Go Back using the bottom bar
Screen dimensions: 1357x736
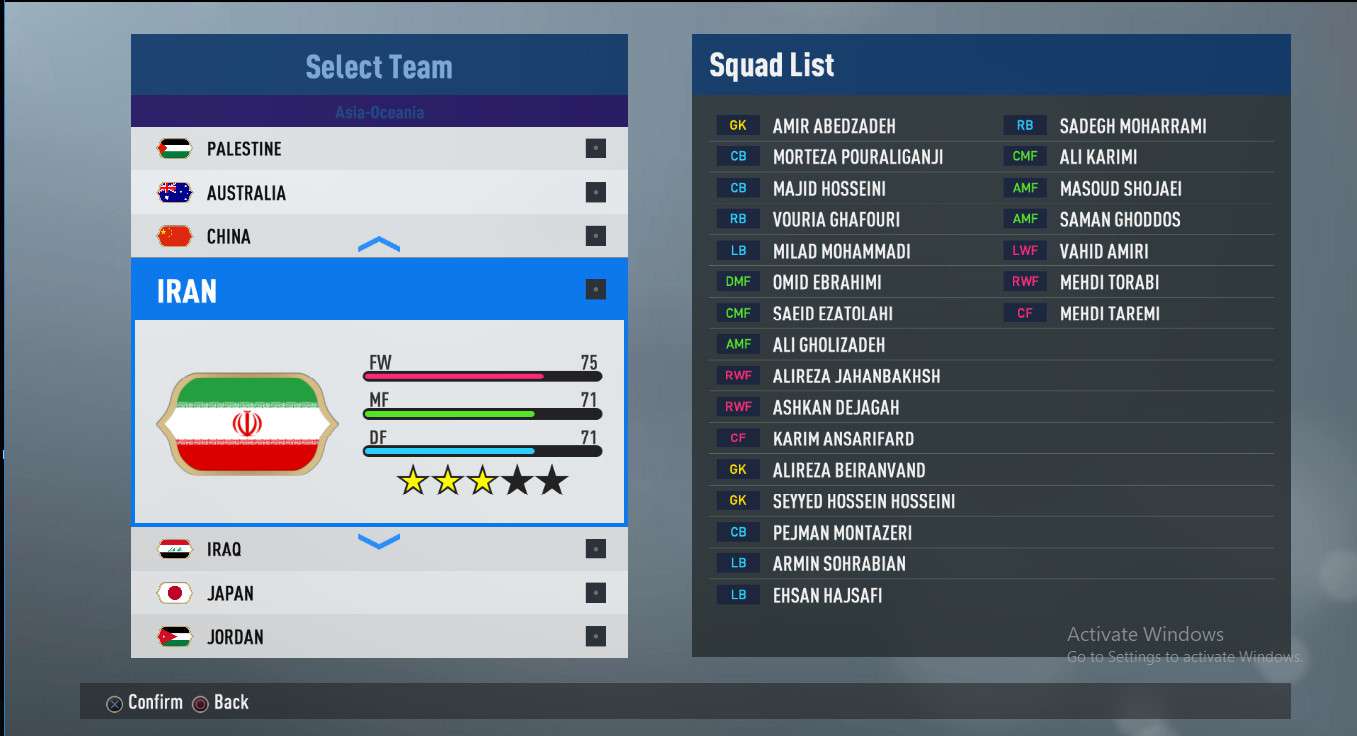(x=221, y=703)
